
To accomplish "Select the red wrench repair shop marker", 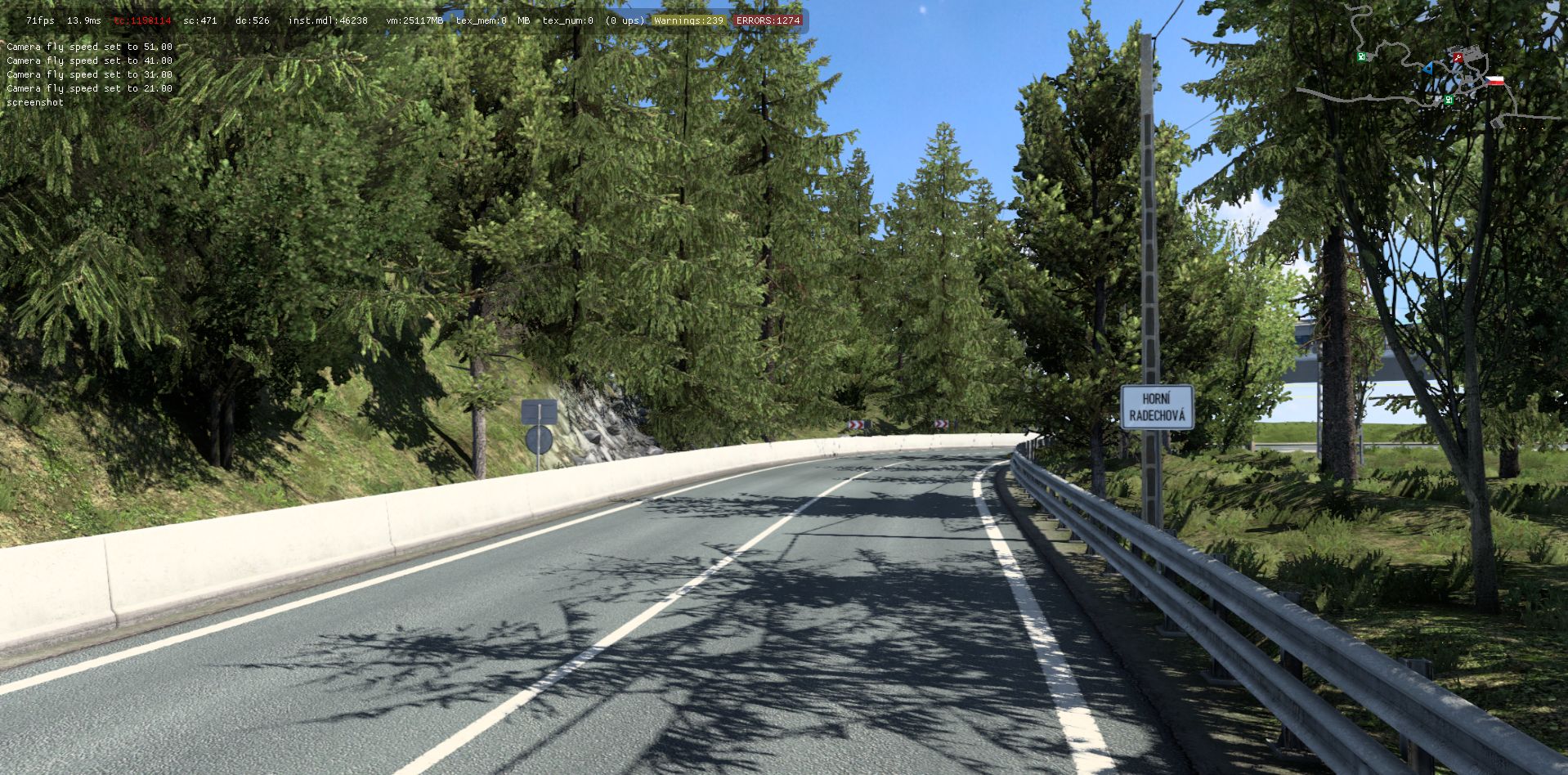I will click(1458, 57).
